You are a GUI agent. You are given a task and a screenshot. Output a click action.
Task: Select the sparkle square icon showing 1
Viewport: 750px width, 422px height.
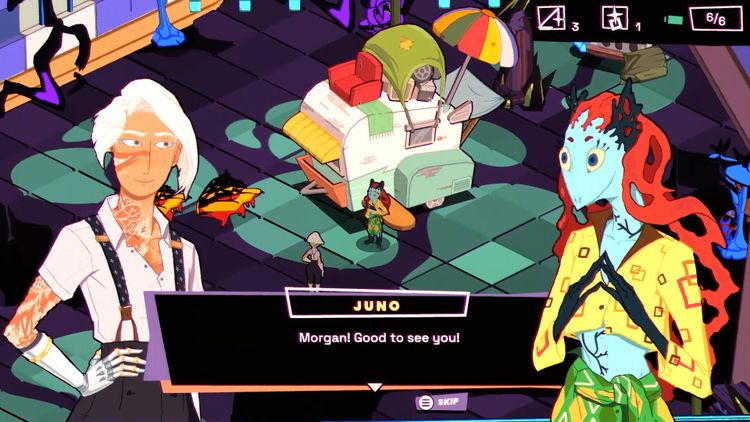611,18
